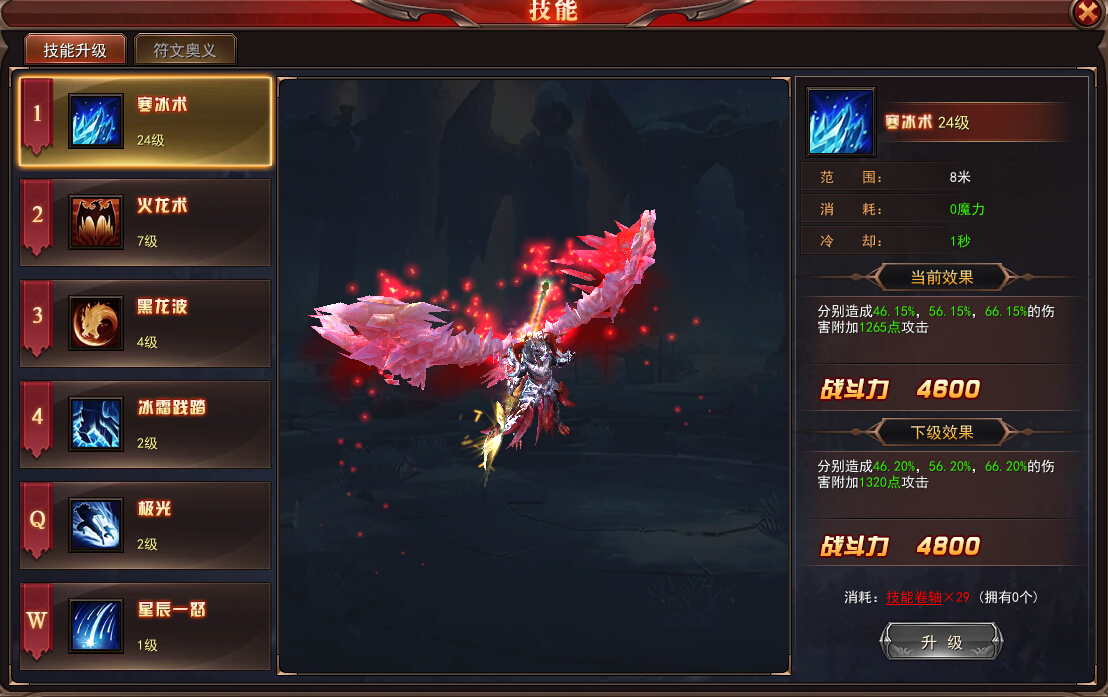Select the 寒冰术 skill row
The width and height of the screenshot is (1108, 697).
click(x=146, y=122)
